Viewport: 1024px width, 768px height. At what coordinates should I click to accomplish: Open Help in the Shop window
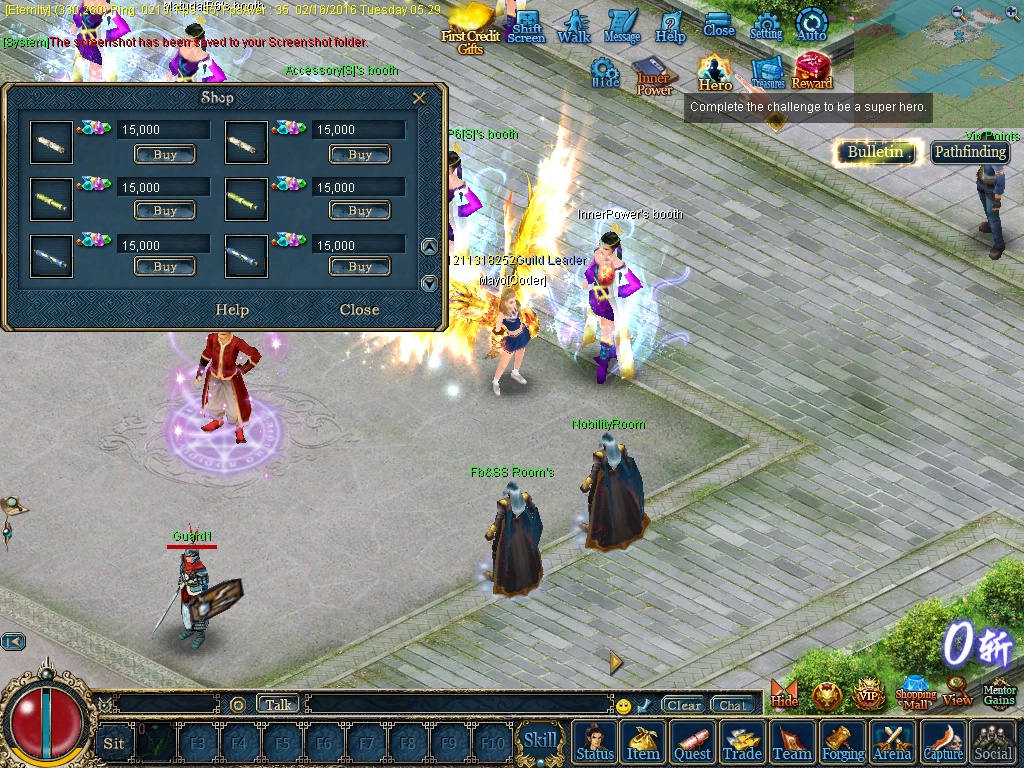point(232,310)
